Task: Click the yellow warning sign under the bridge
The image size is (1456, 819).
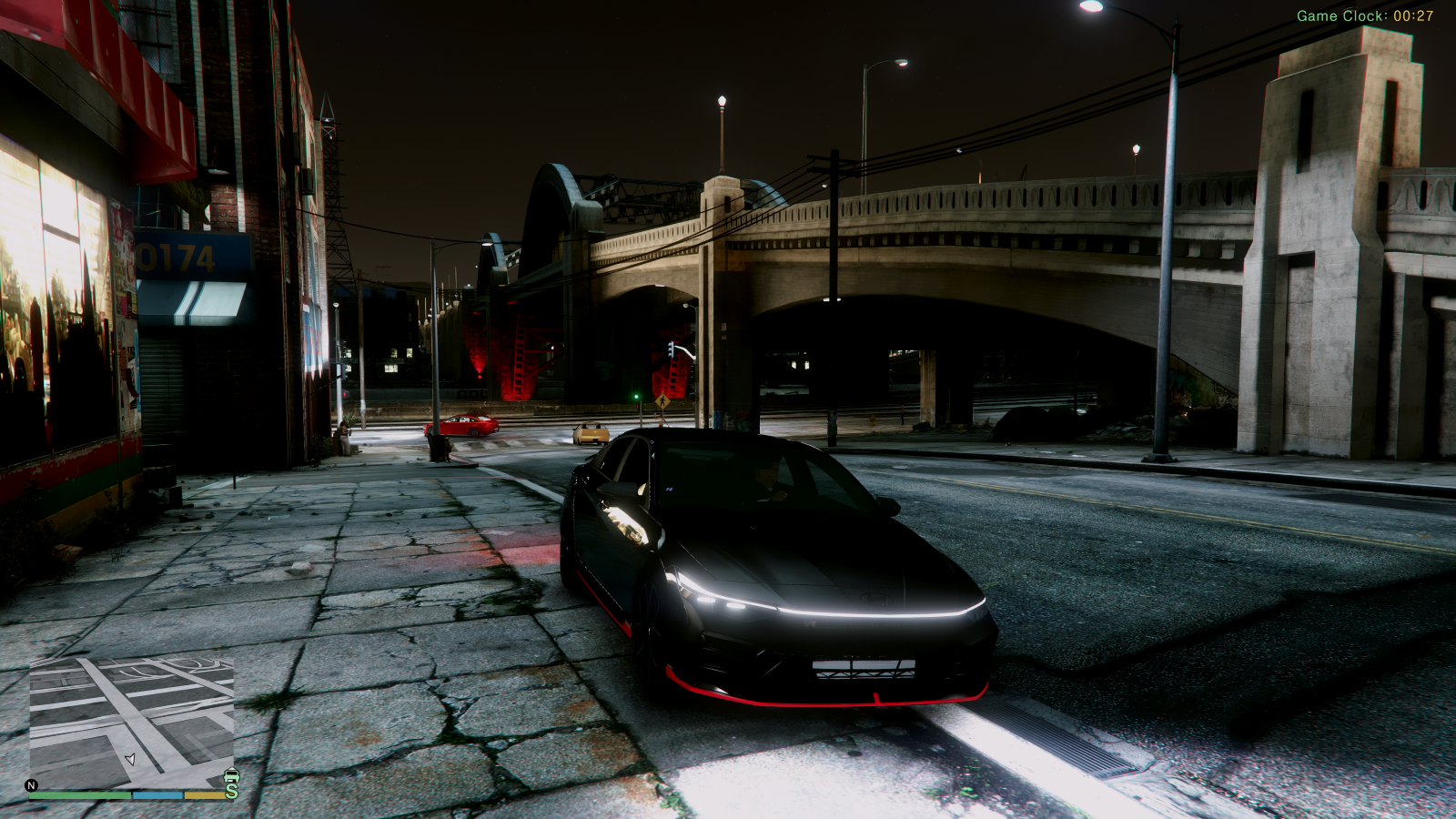Action: 662,400
